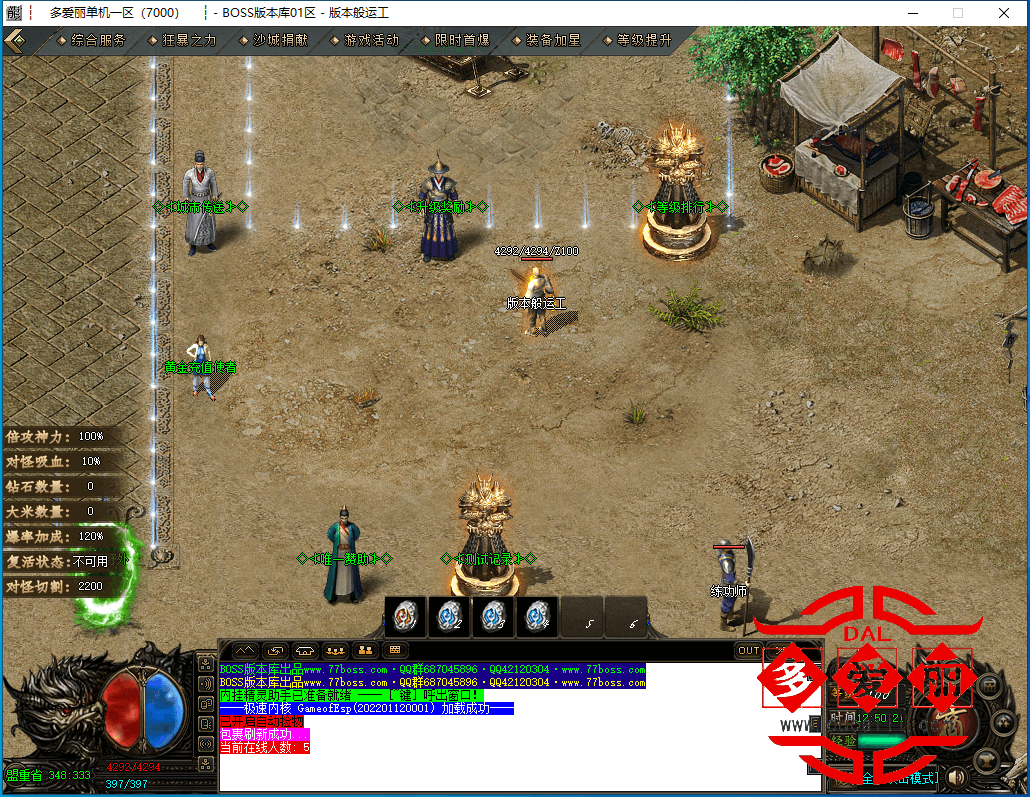The image size is (1030, 797).
Task: Select the 沙城捐献 menu entry
Action: (280, 41)
